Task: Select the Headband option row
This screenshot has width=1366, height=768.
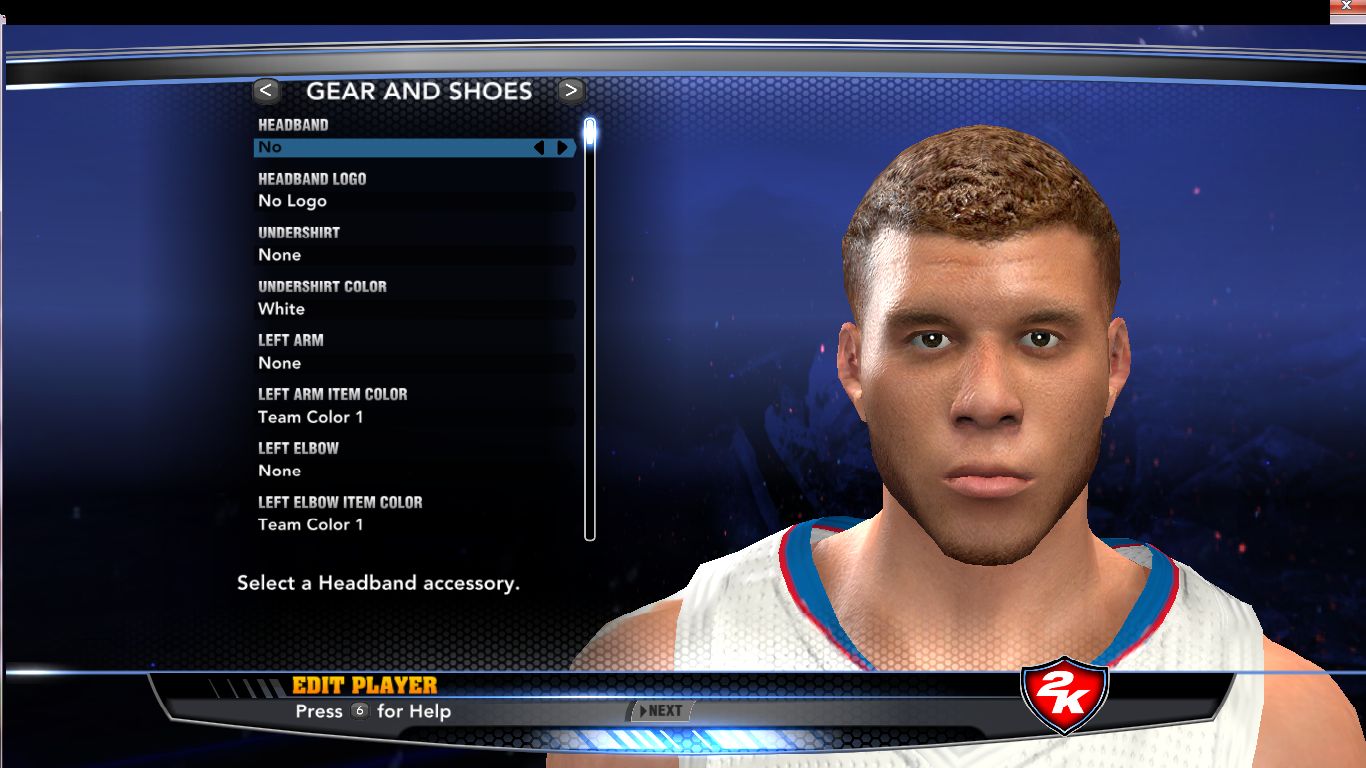Action: coord(400,148)
